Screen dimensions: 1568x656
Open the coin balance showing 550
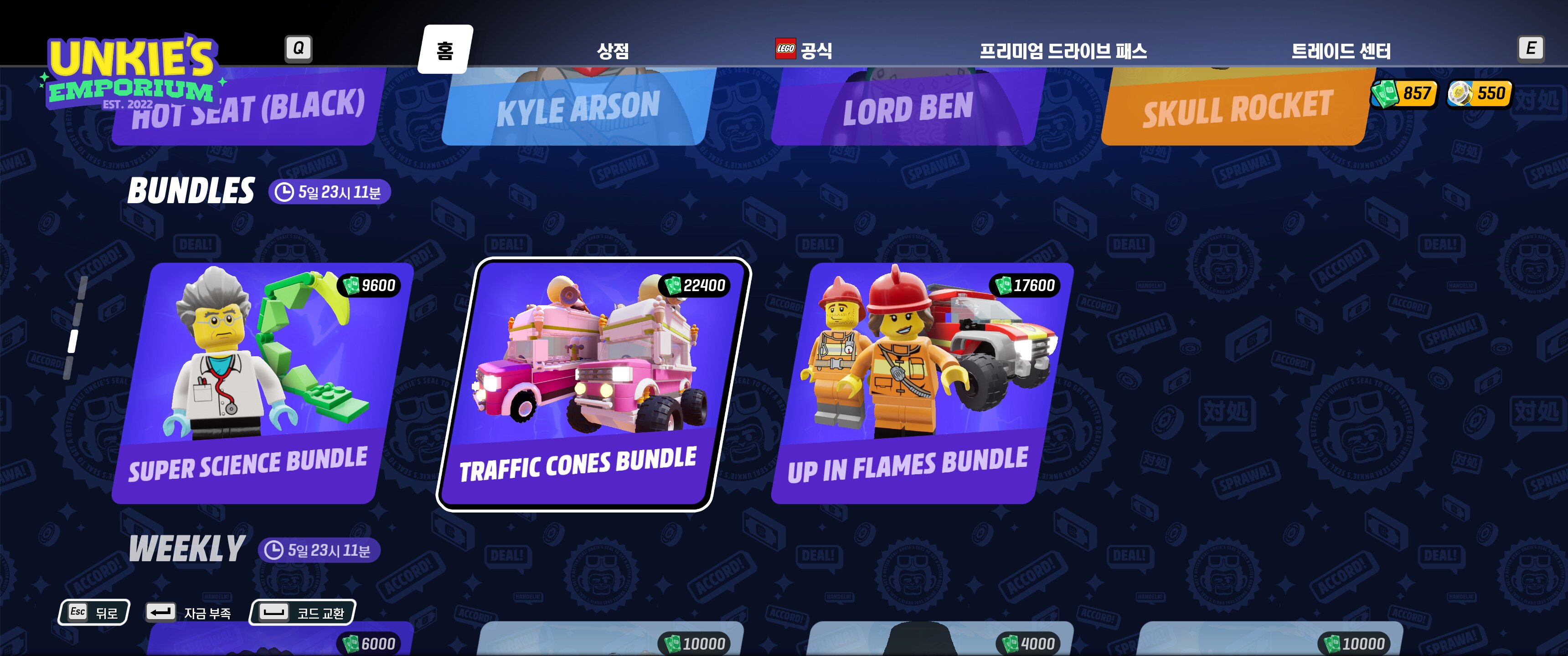pos(1479,94)
